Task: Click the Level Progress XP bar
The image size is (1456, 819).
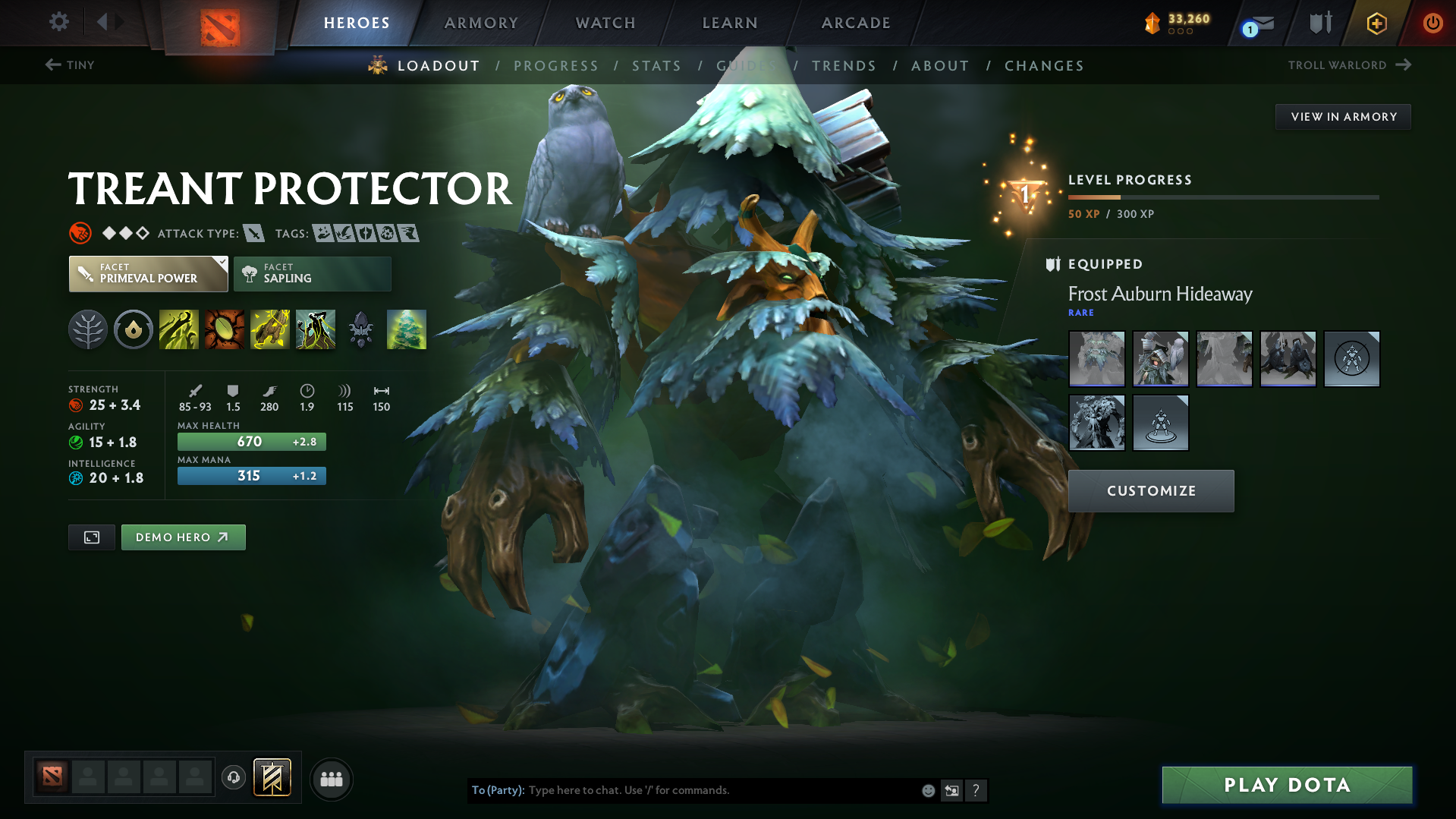Action: [x=1223, y=197]
